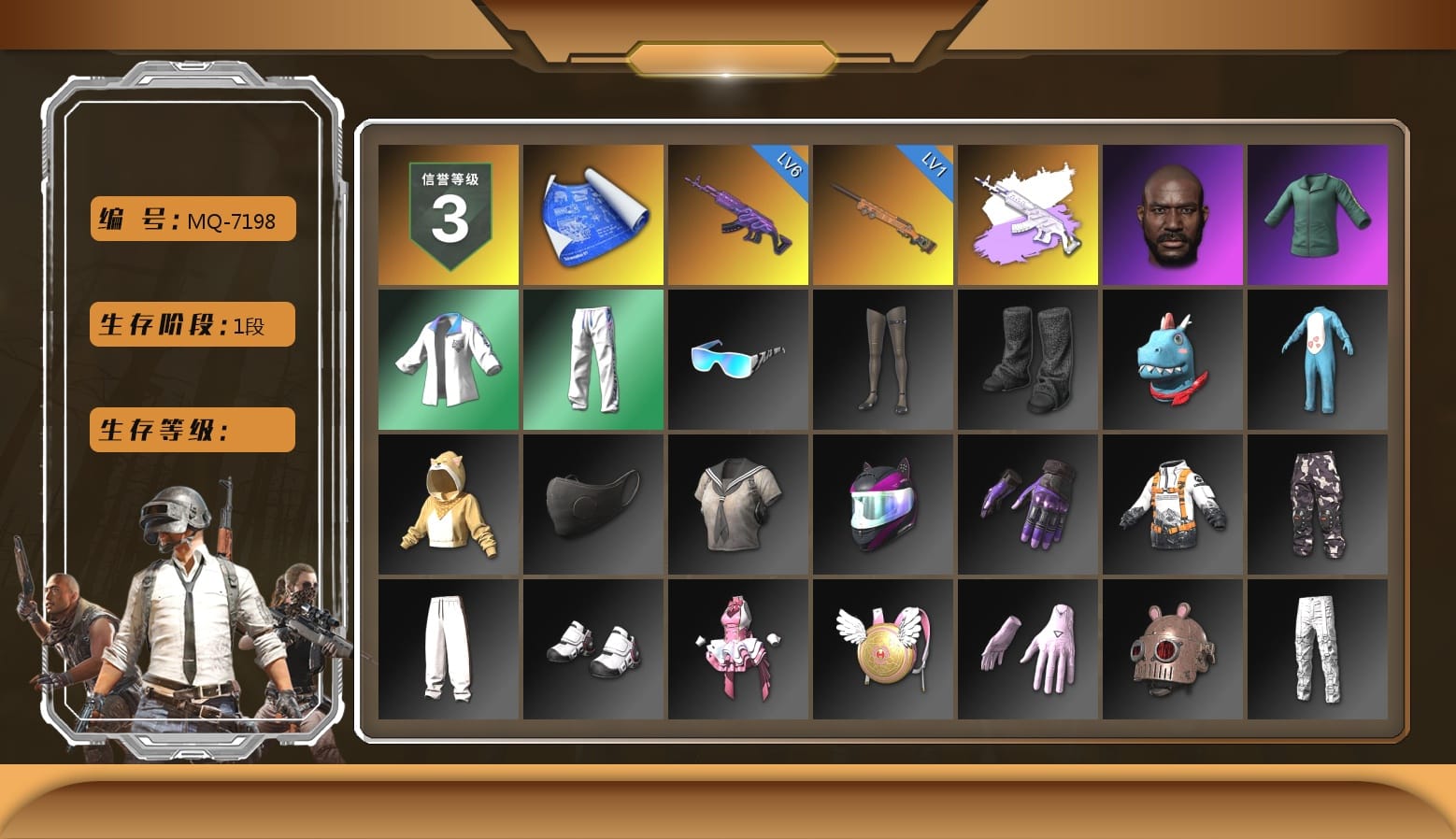The image size is (1456, 839).
Task: Inspect the LV1 sniper rifle skin
Action: [882, 214]
